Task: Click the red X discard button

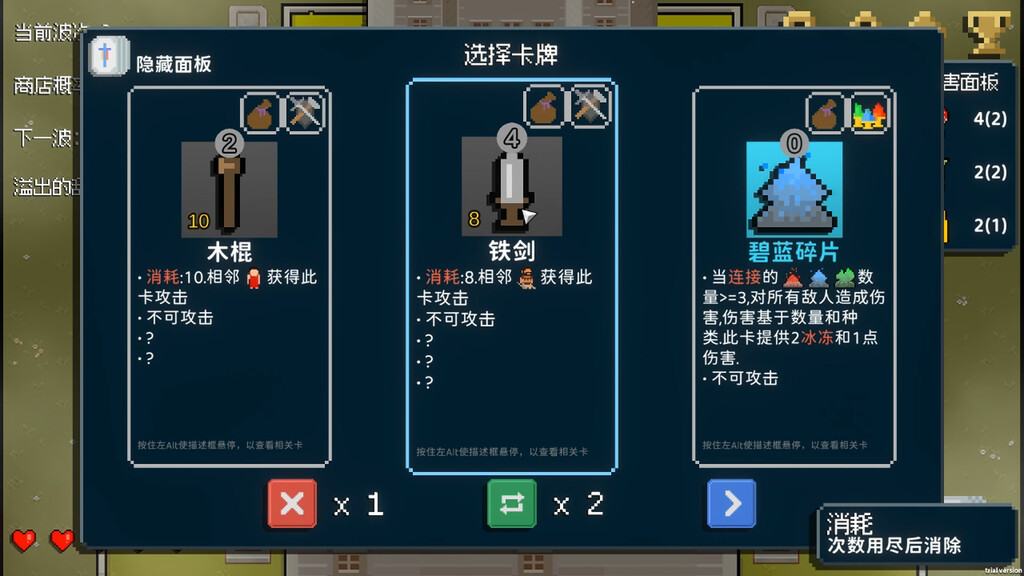Action: click(292, 504)
